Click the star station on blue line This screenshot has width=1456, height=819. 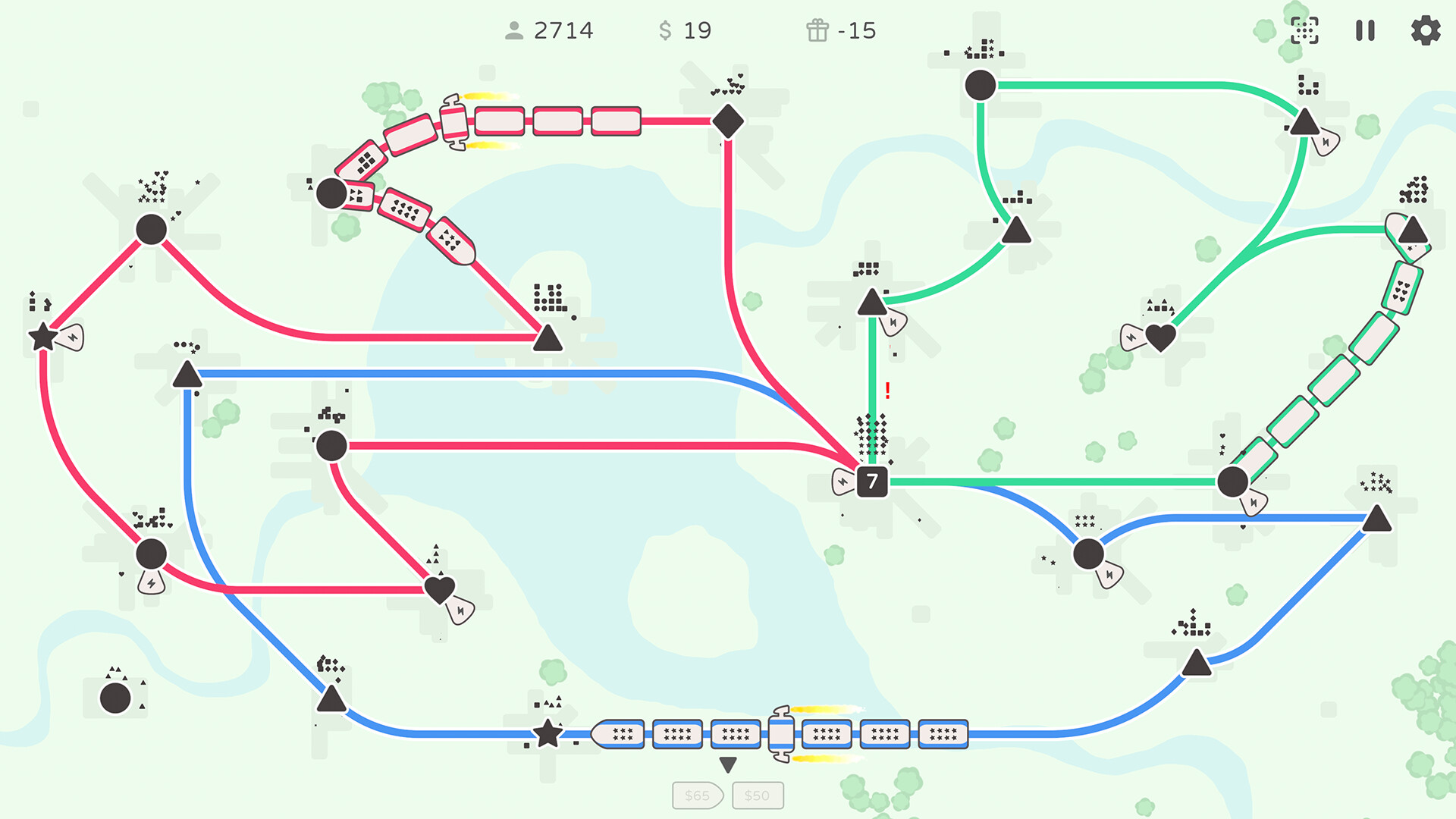[548, 734]
